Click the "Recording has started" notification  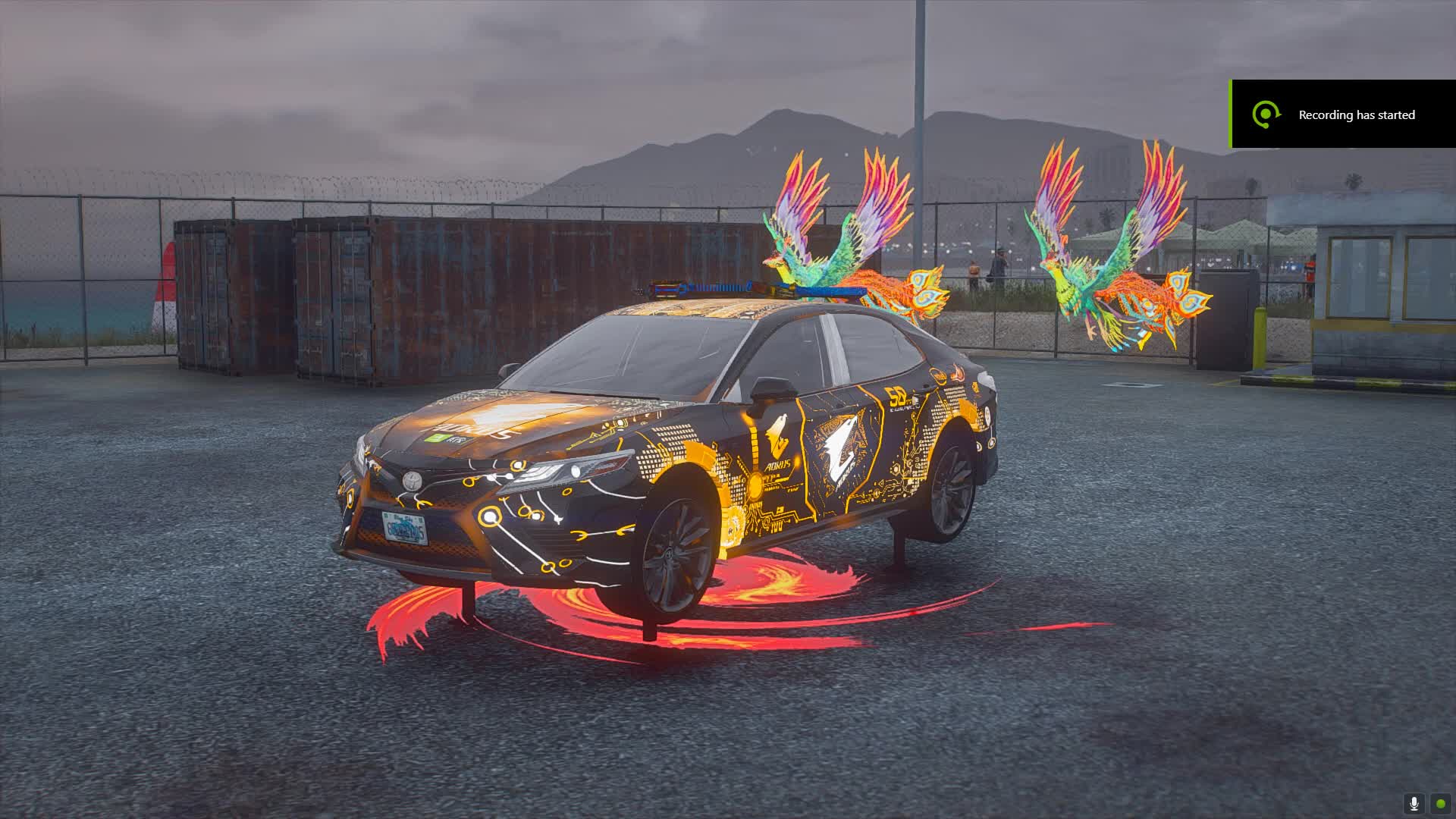tap(1343, 115)
